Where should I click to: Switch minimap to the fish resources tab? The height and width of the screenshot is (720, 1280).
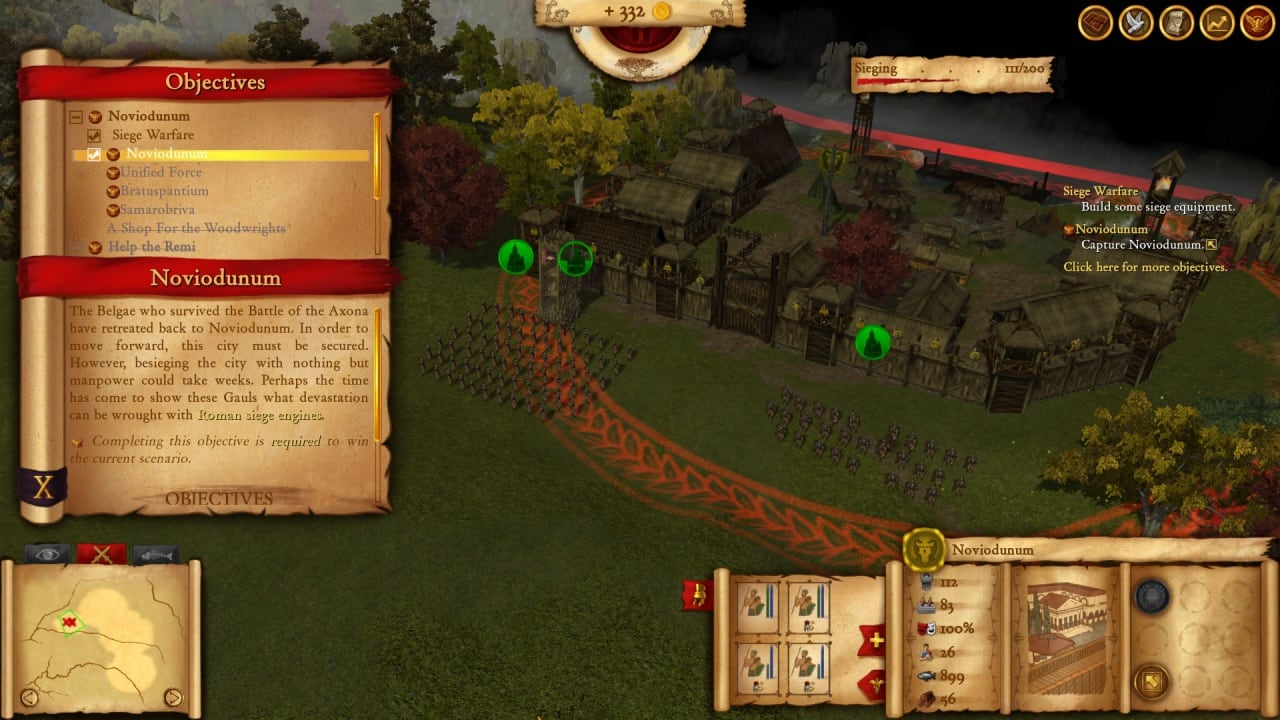coord(155,554)
